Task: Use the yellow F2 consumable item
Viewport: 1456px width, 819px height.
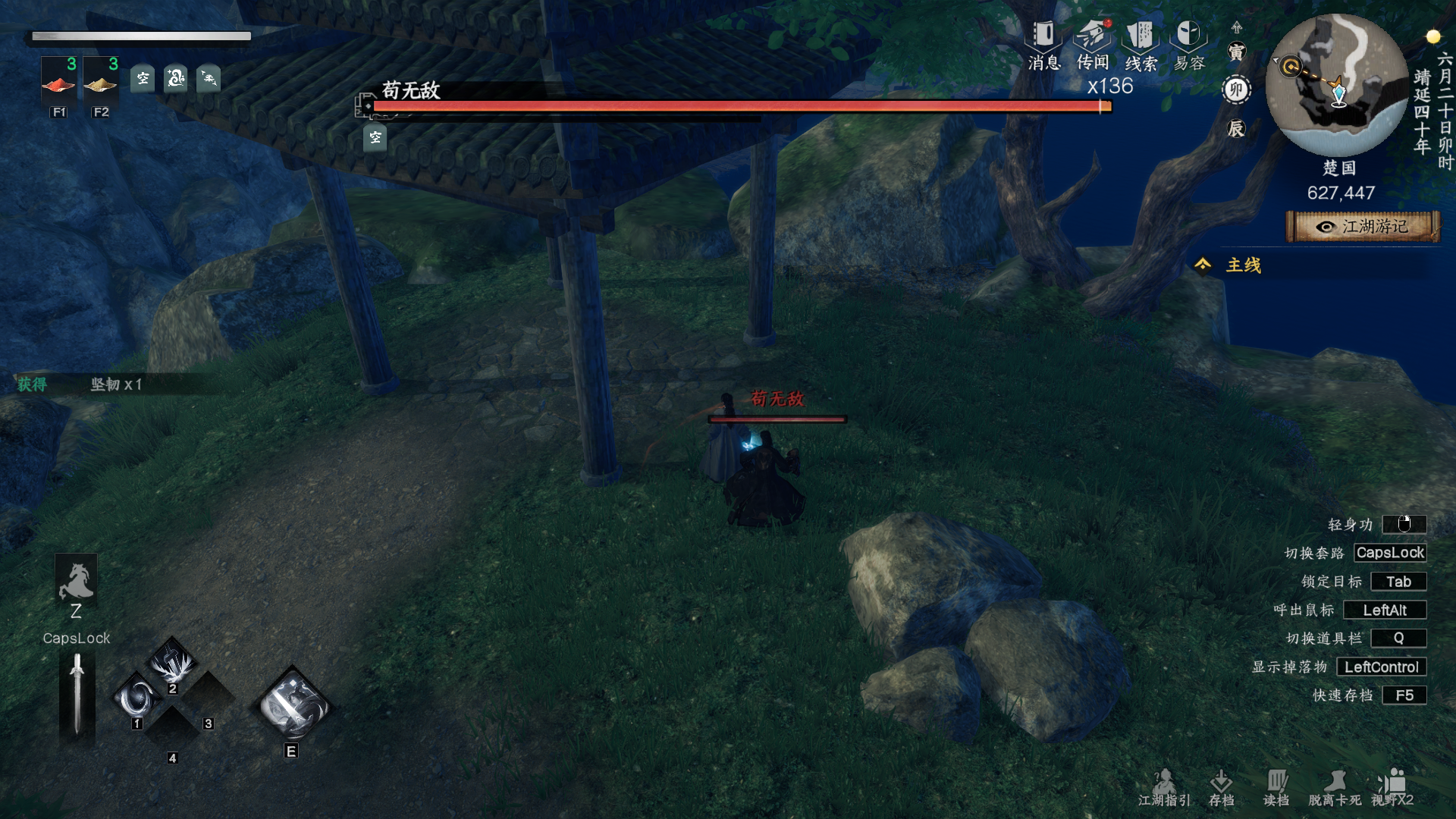Action: point(100,83)
